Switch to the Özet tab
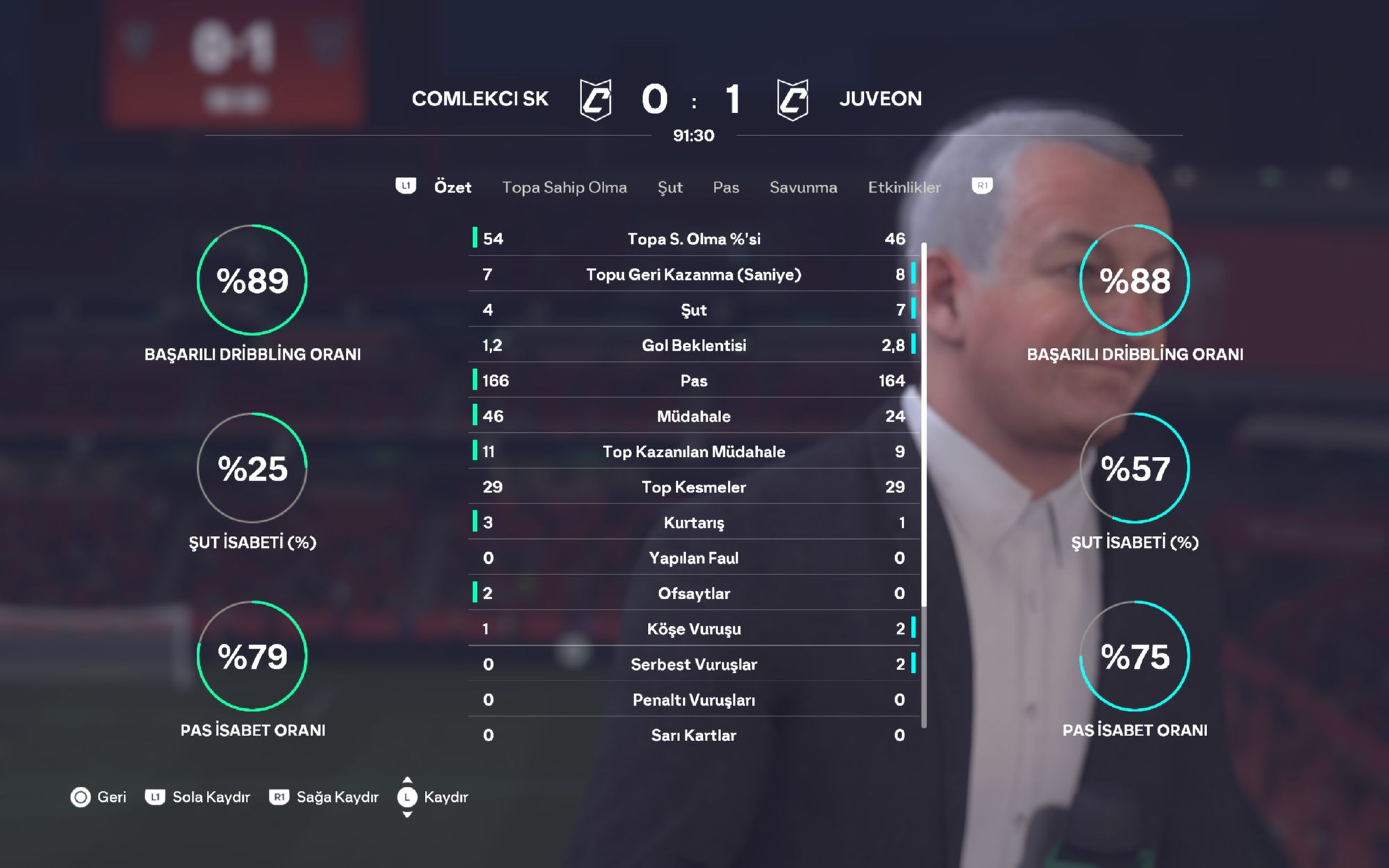 tap(452, 187)
